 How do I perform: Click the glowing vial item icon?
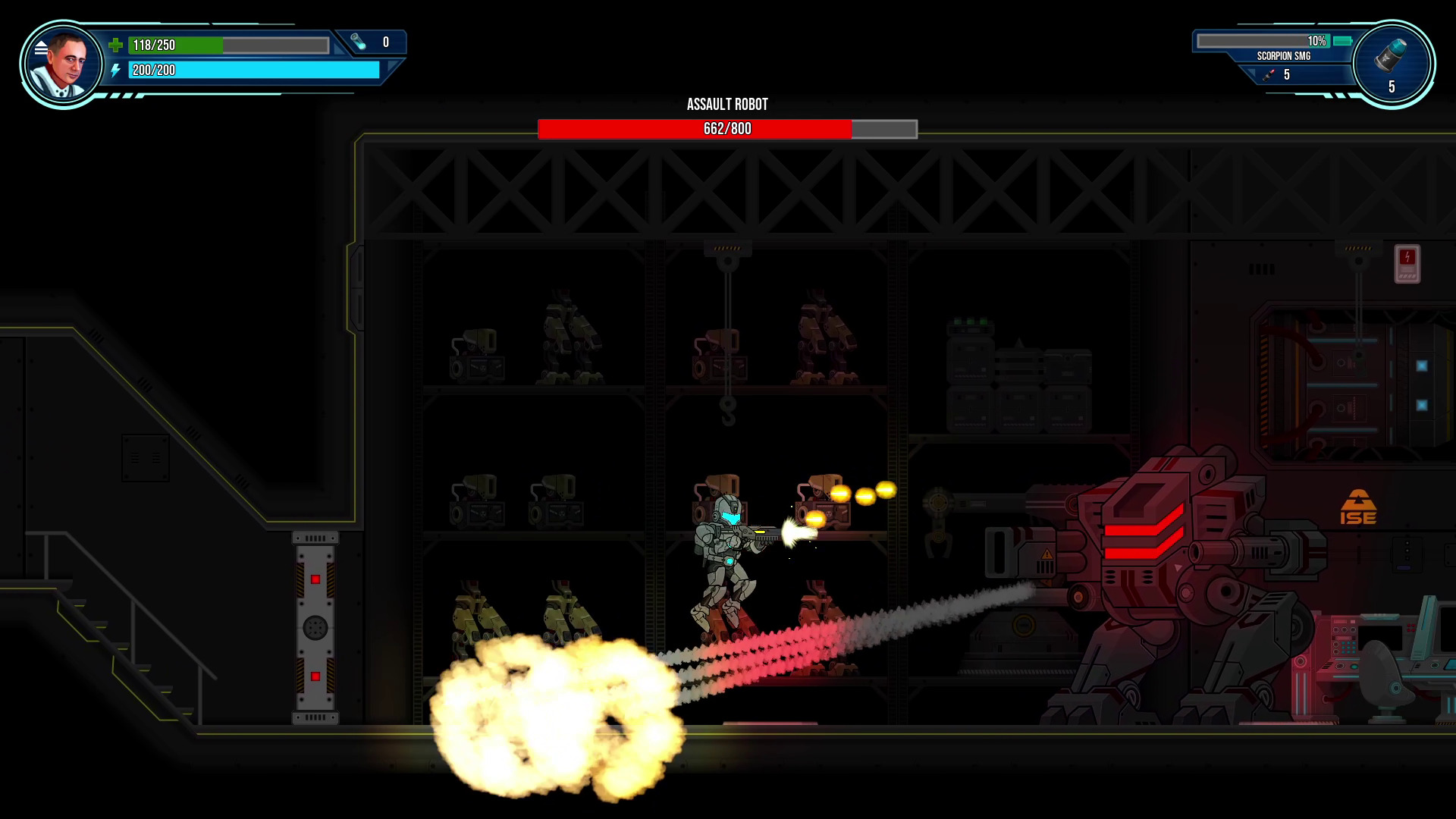click(x=359, y=42)
